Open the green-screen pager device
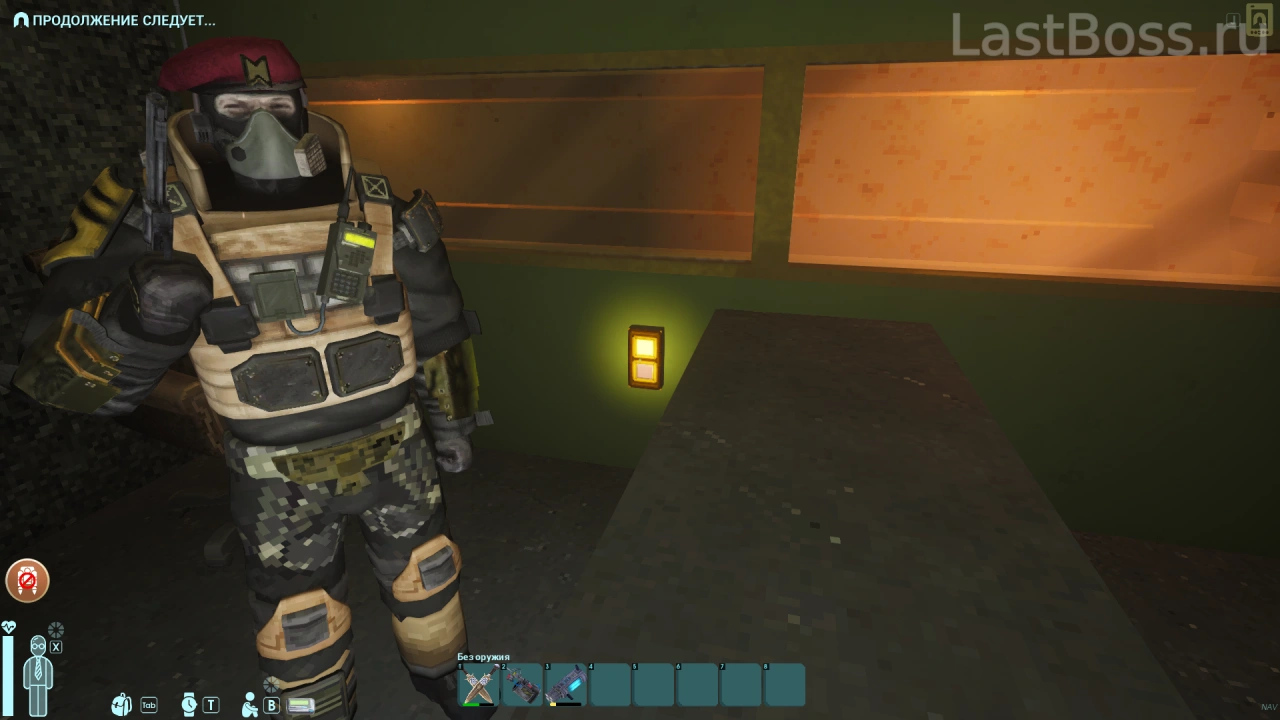This screenshot has width=1280, height=720. click(301, 705)
